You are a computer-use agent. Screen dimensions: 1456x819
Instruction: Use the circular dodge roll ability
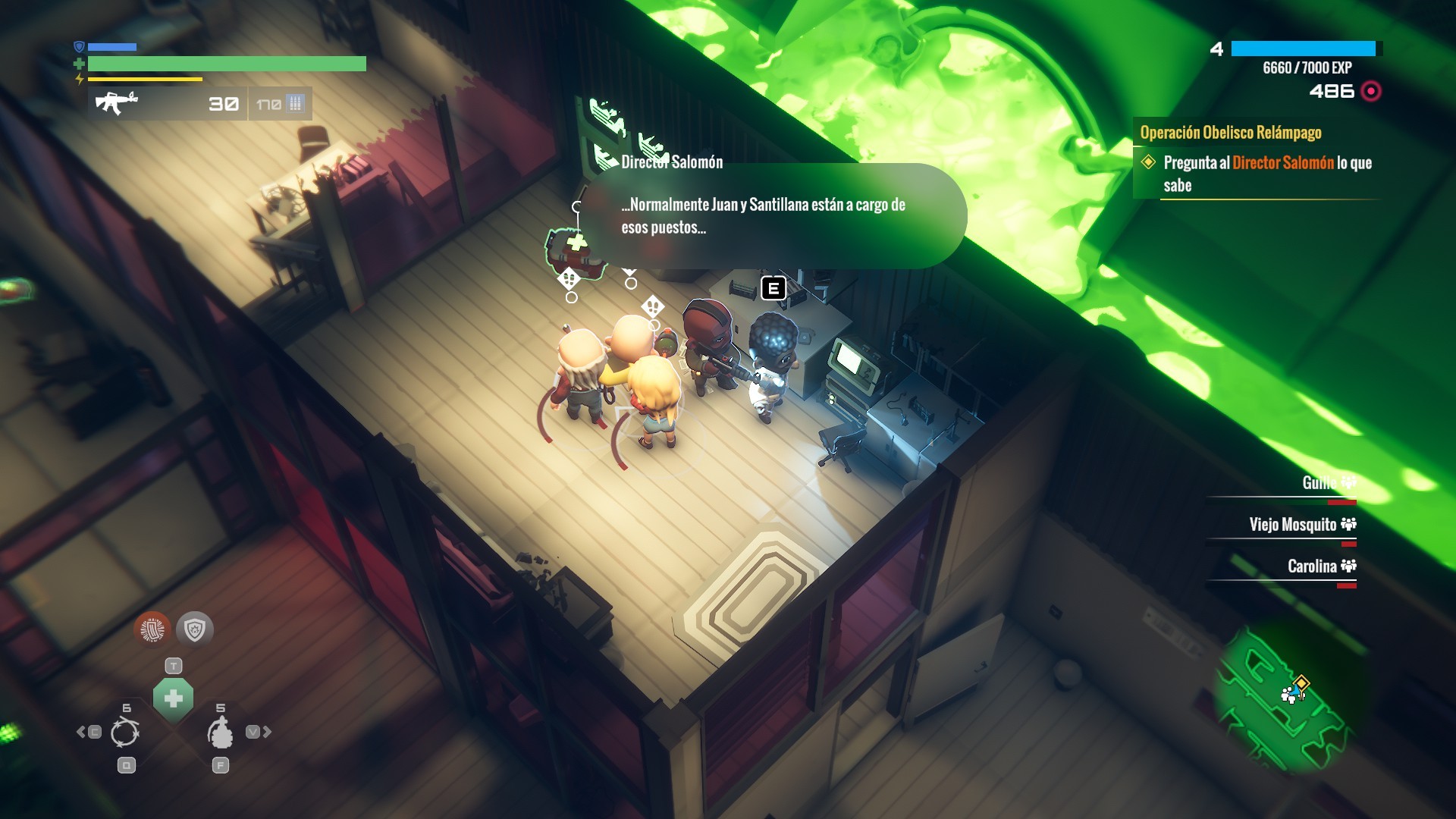tap(125, 733)
